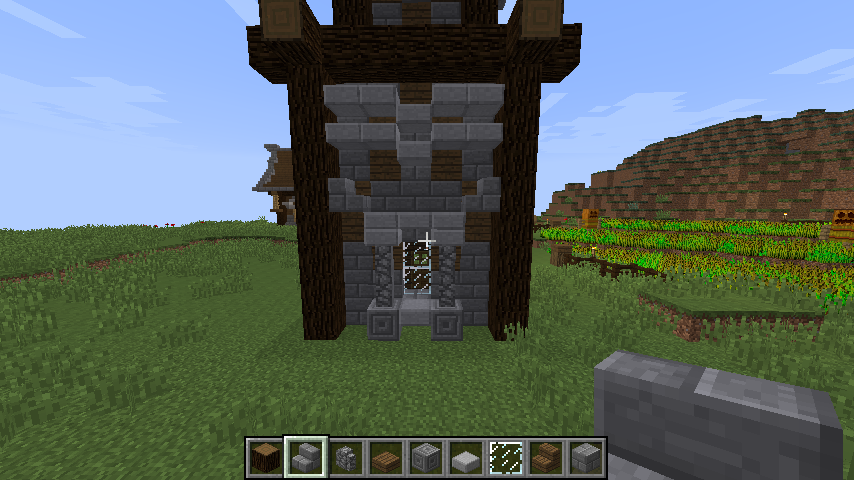Image resolution: width=854 pixels, height=480 pixels.
Task: Select the cobblestone wall hotbar slot
Action: (345, 458)
